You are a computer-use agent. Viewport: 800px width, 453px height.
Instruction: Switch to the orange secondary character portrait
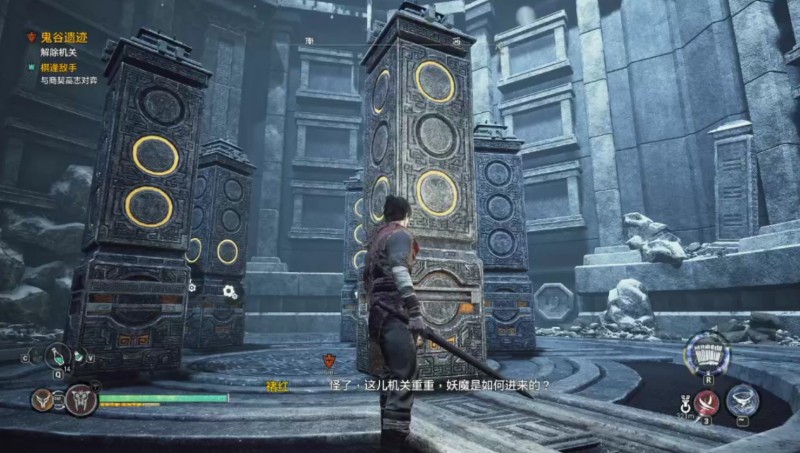pos(43,400)
